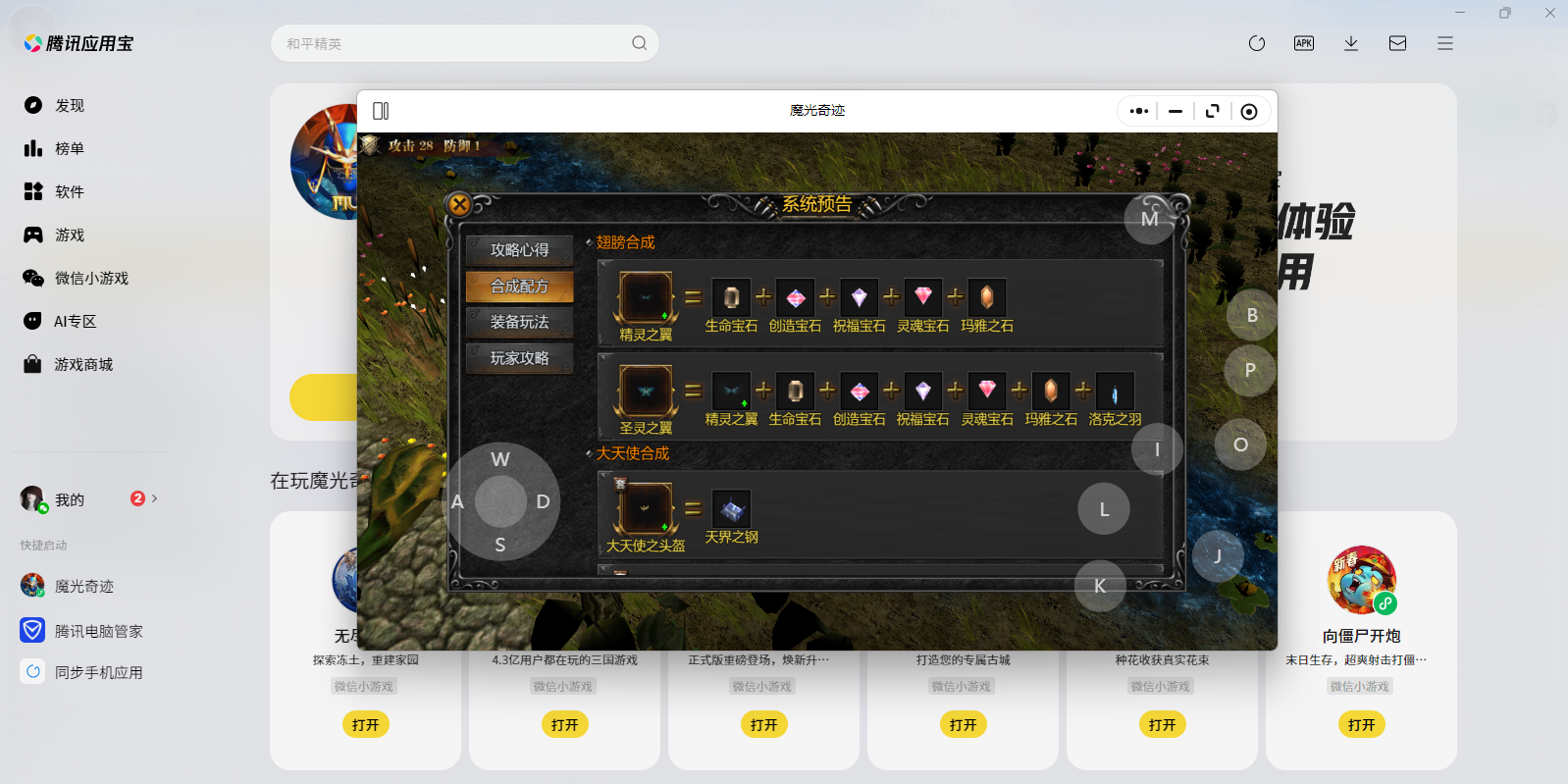Open the 装备玩法 tab
This screenshot has height=784, width=1568.
[x=519, y=322]
